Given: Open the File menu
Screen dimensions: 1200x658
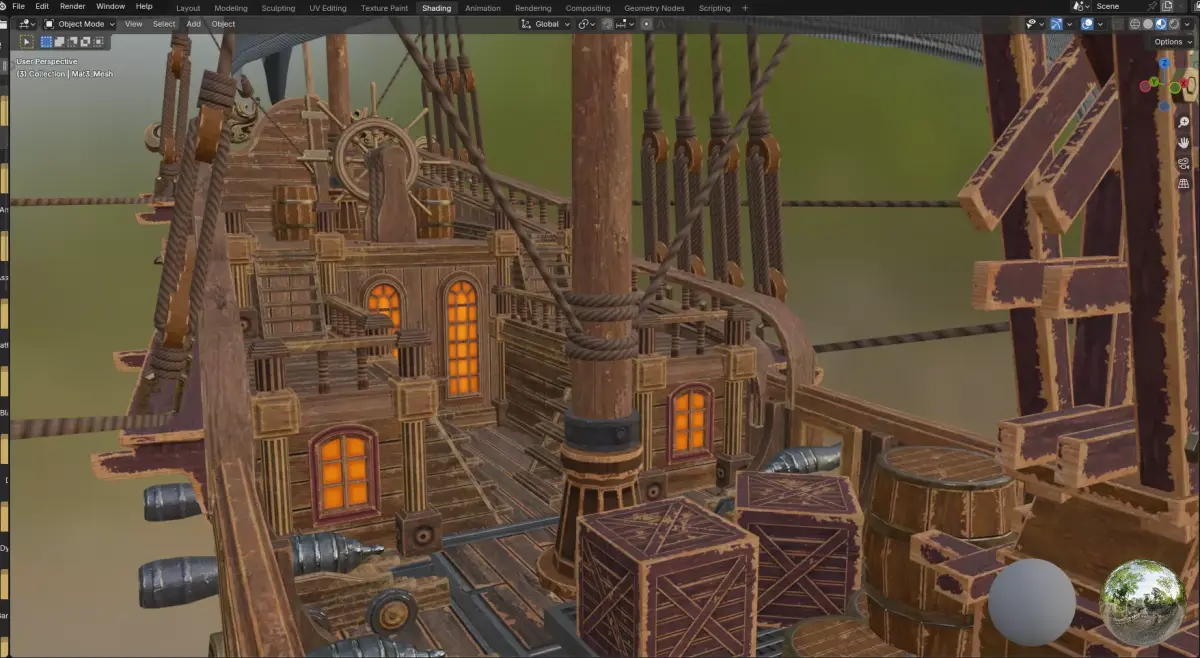Looking at the screenshot, I should 19,7.
